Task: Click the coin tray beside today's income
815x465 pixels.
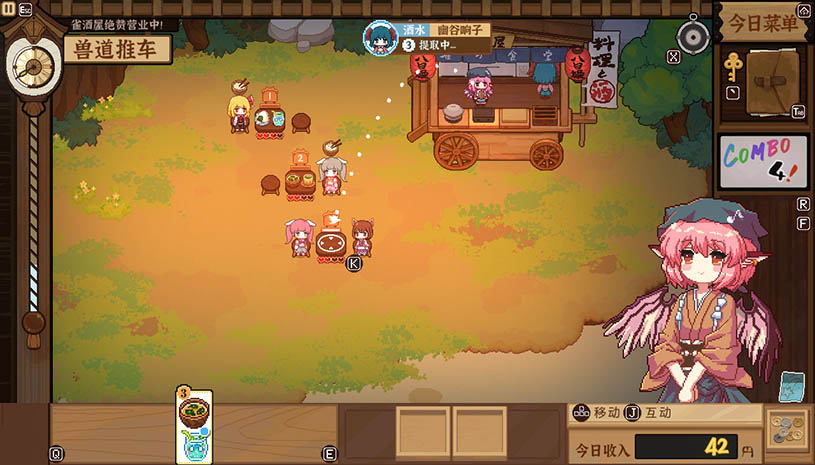Action: point(788,432)
